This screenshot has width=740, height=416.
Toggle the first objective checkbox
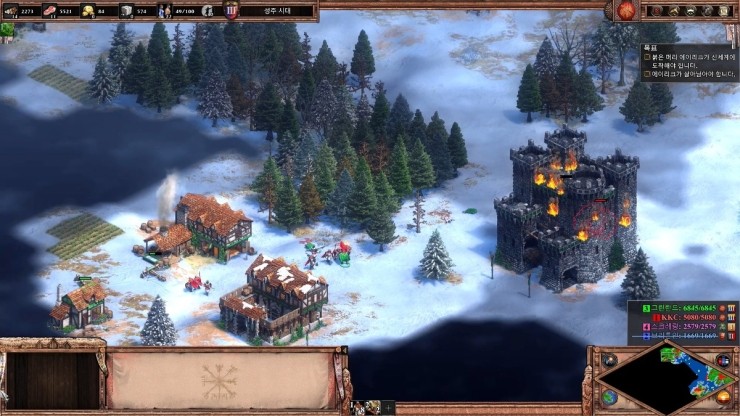click(646, 59)
